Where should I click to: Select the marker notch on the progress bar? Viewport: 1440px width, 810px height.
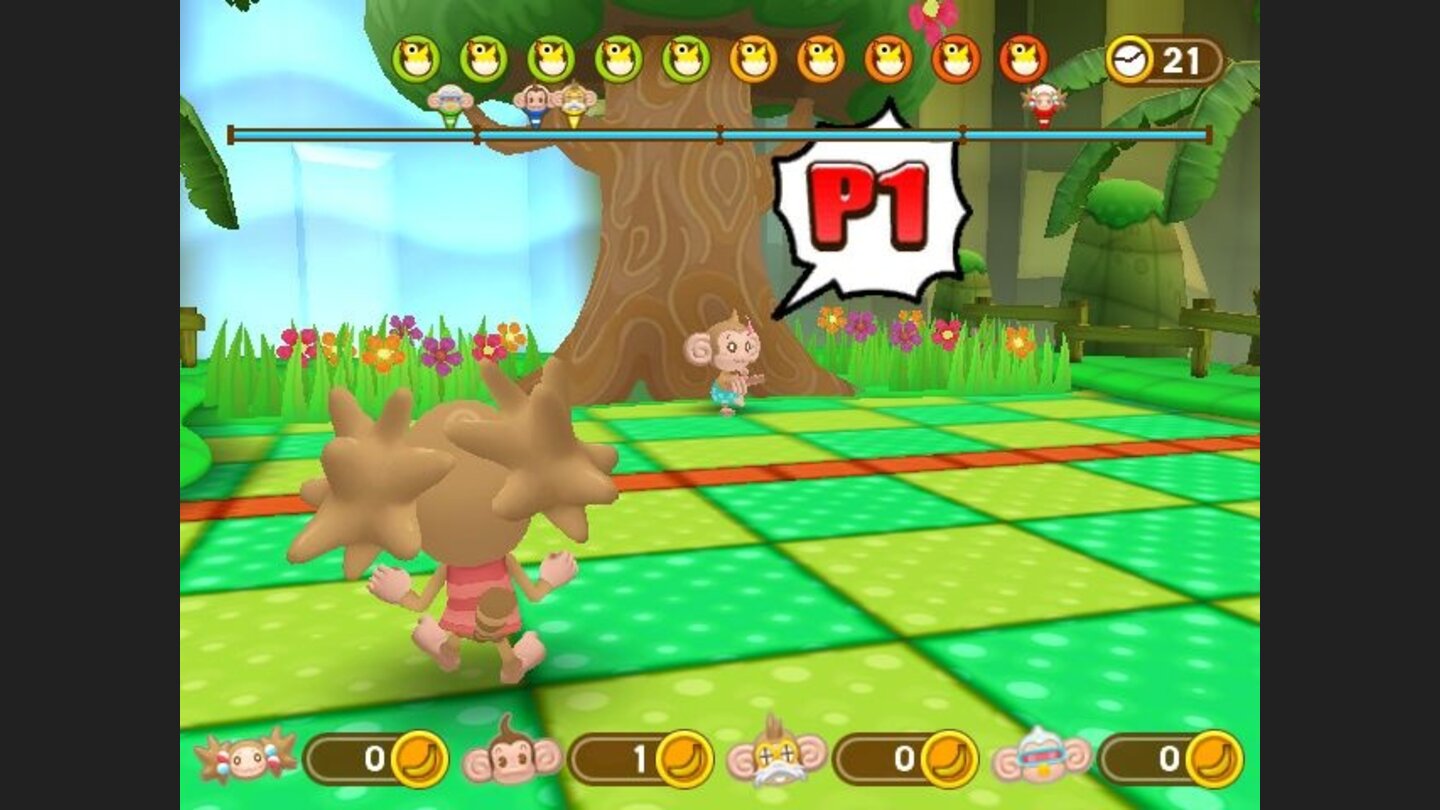tap(718, 130)
